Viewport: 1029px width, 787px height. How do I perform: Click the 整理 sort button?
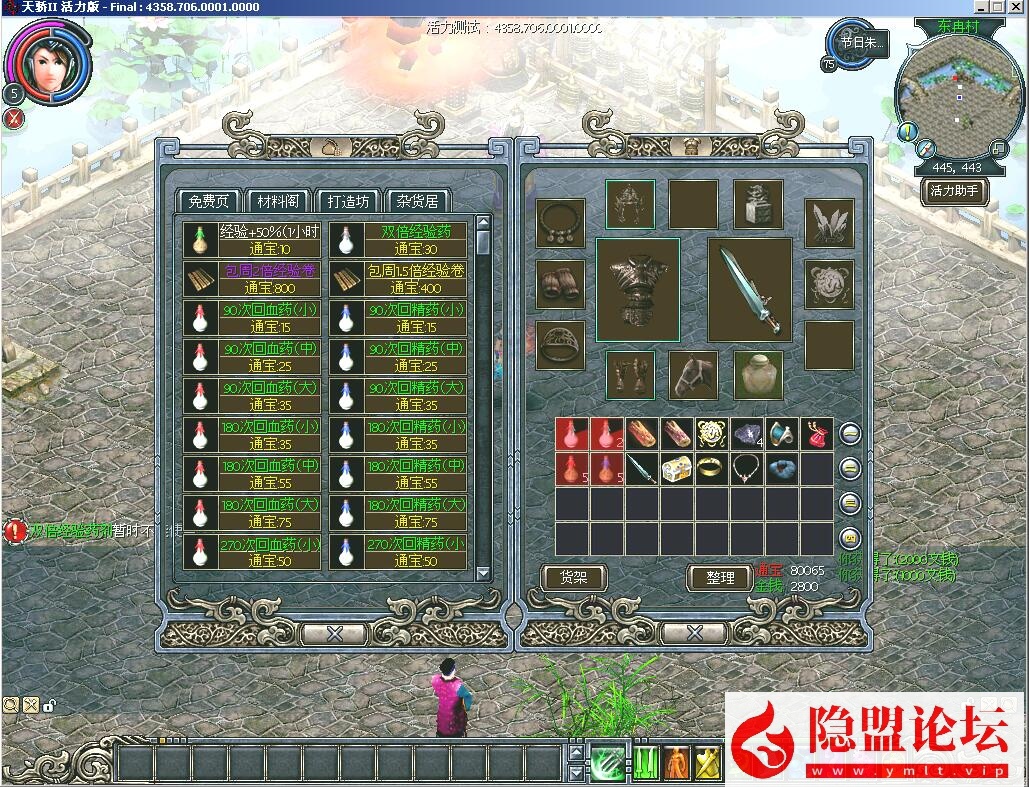[x=720, y=577]
